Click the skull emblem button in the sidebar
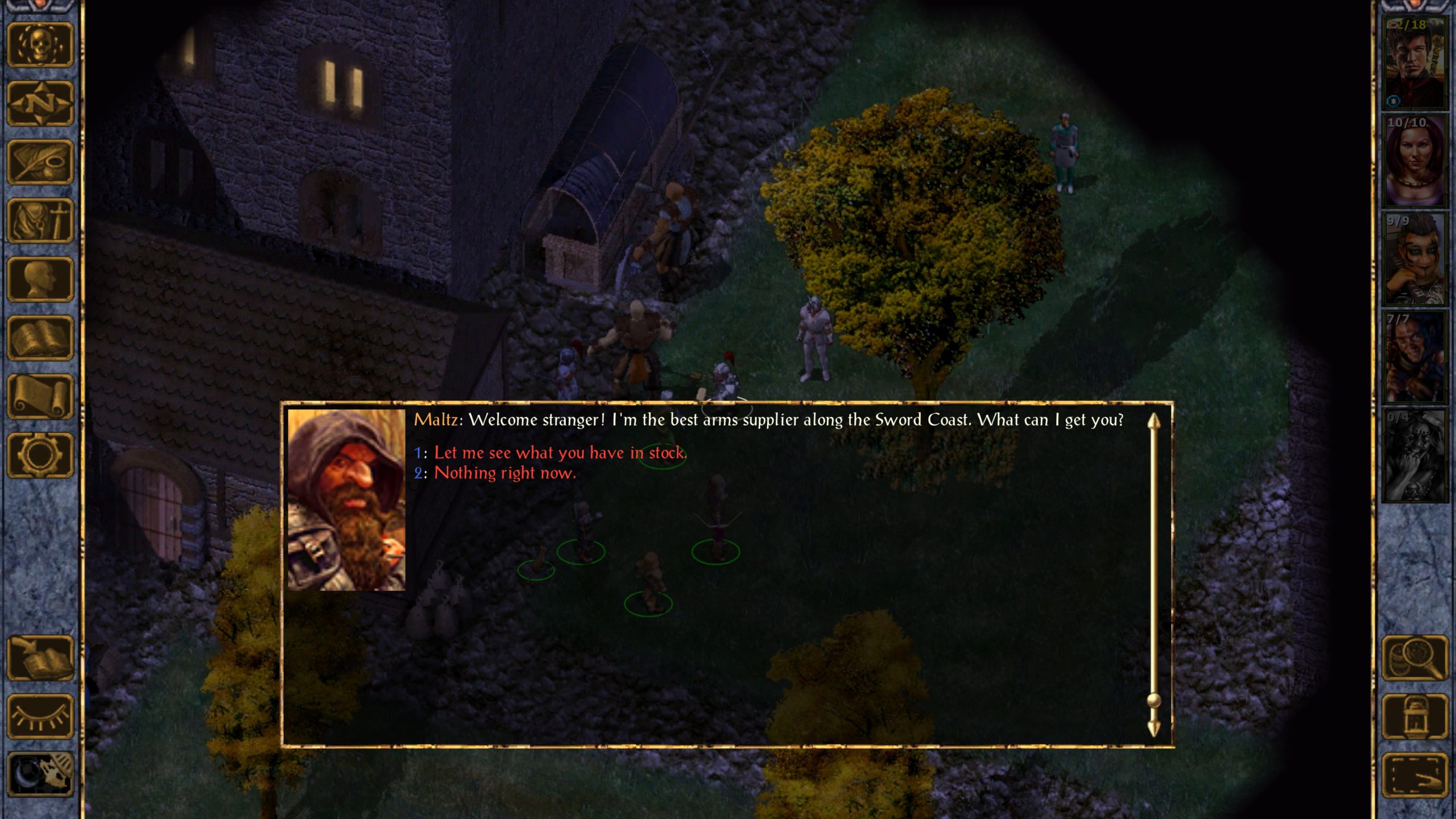Image resolution: width=1456 pixels, height=819 pixels. (40, 45)
